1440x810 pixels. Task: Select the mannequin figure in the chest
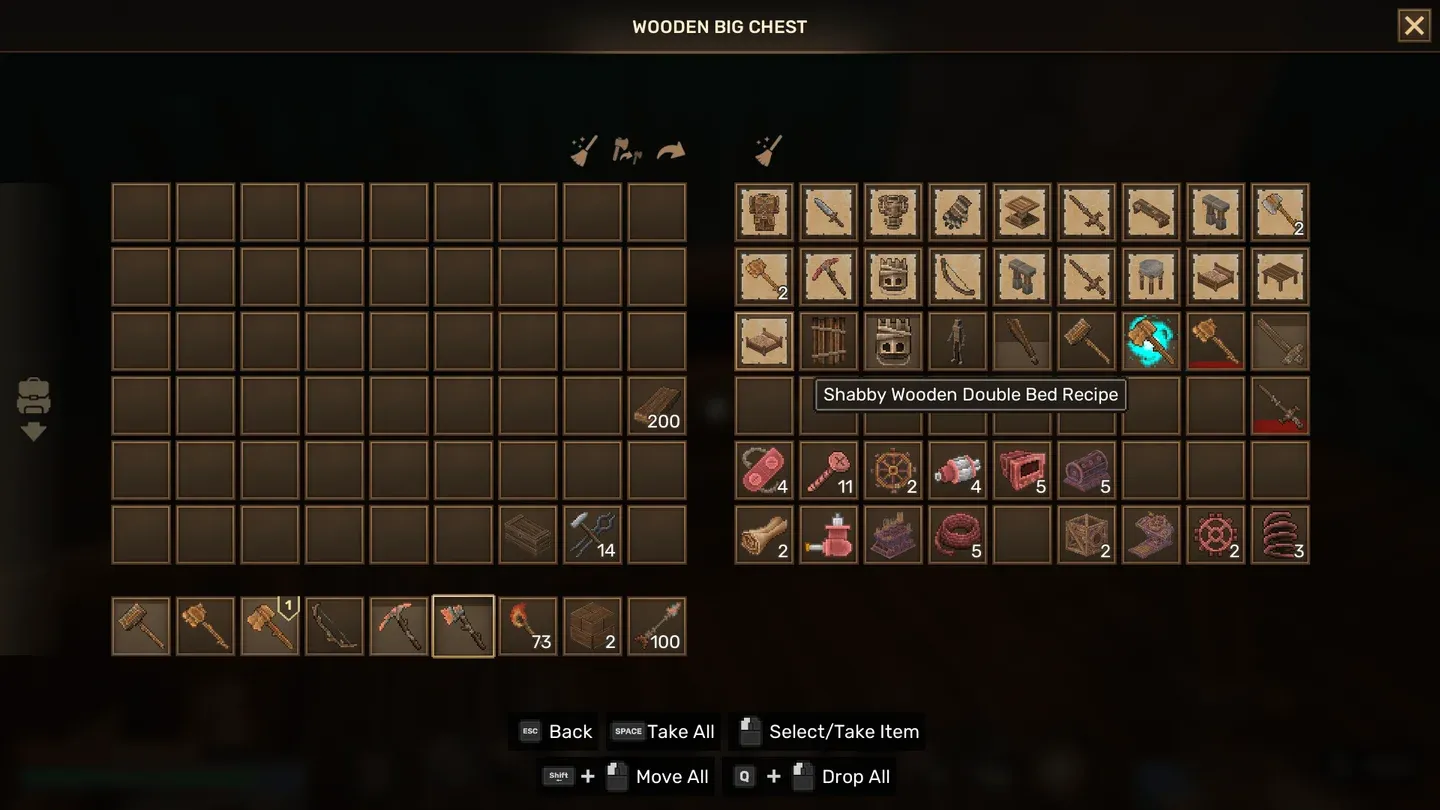[x=958, y=341]
